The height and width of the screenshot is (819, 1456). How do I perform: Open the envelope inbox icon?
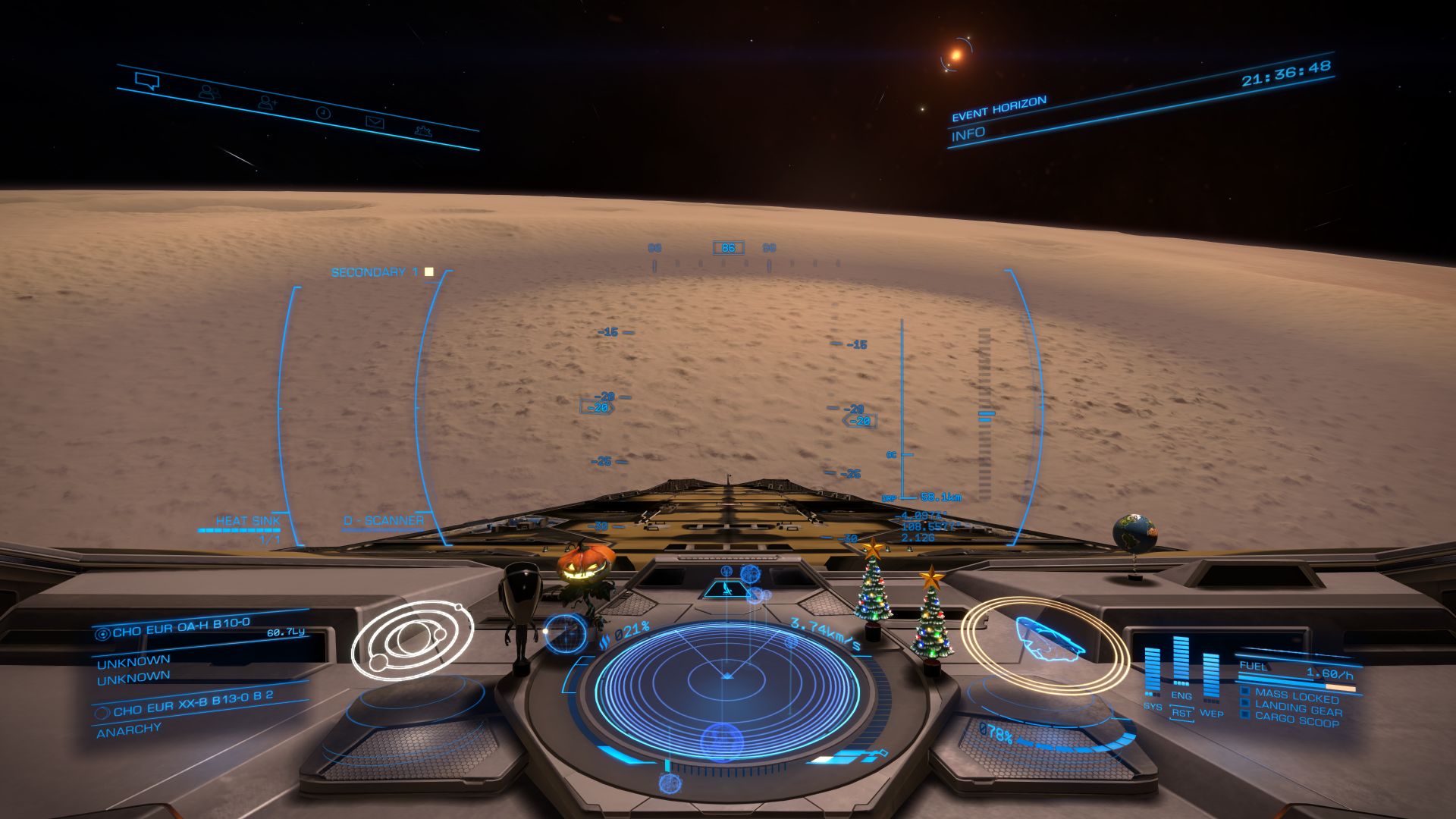tap(375, 122)
